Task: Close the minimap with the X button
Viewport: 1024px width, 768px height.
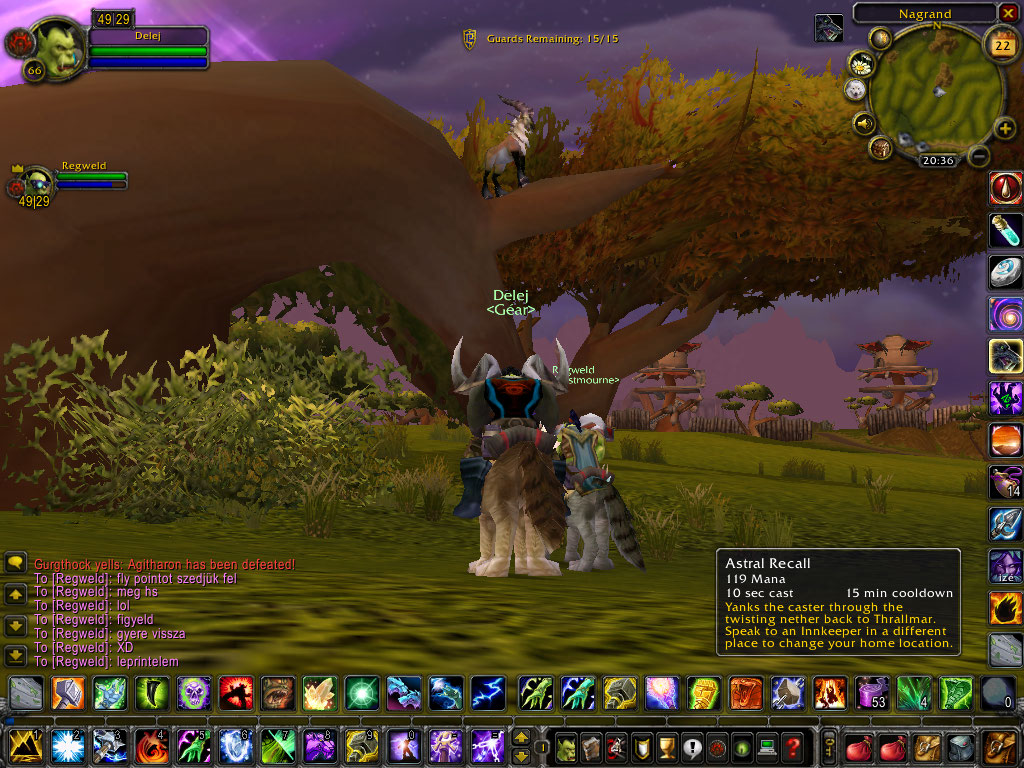Action: click(x=1008, y=13)
